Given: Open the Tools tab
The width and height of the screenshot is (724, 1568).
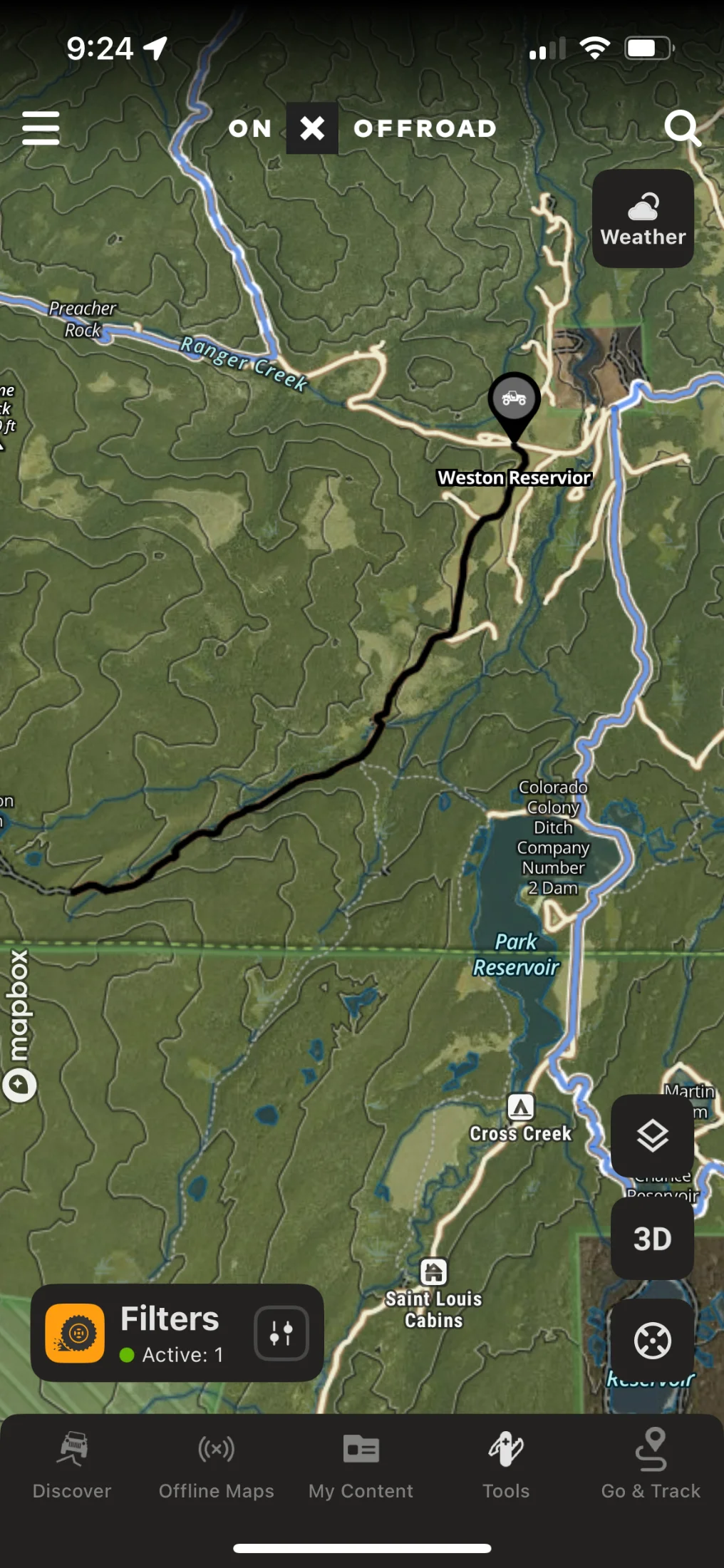Looking at the screenshot, I should pyautogui.click(x=506, y=1465).
